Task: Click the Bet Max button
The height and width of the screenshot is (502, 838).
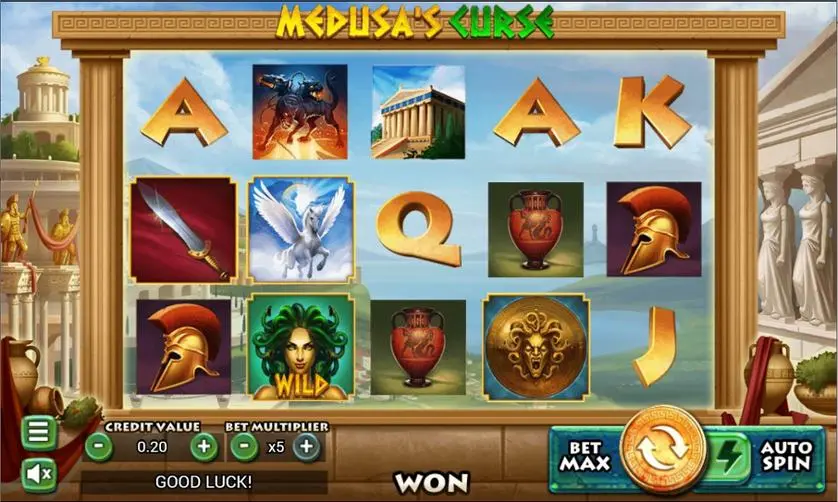Action: 583,458
